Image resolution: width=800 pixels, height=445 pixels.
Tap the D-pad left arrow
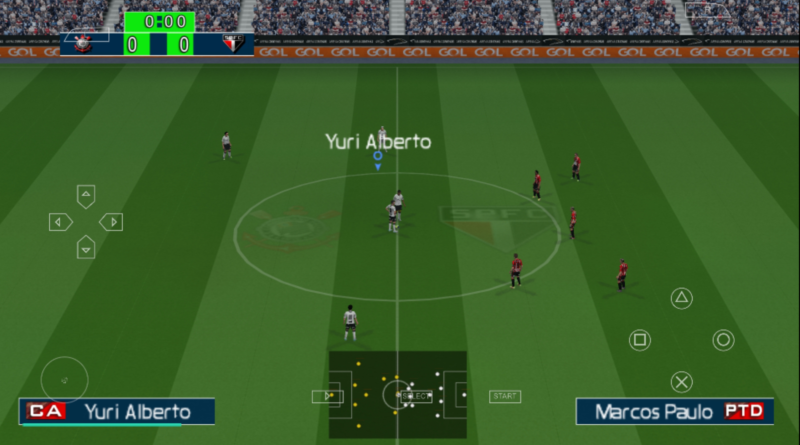[x=61, y=222]
